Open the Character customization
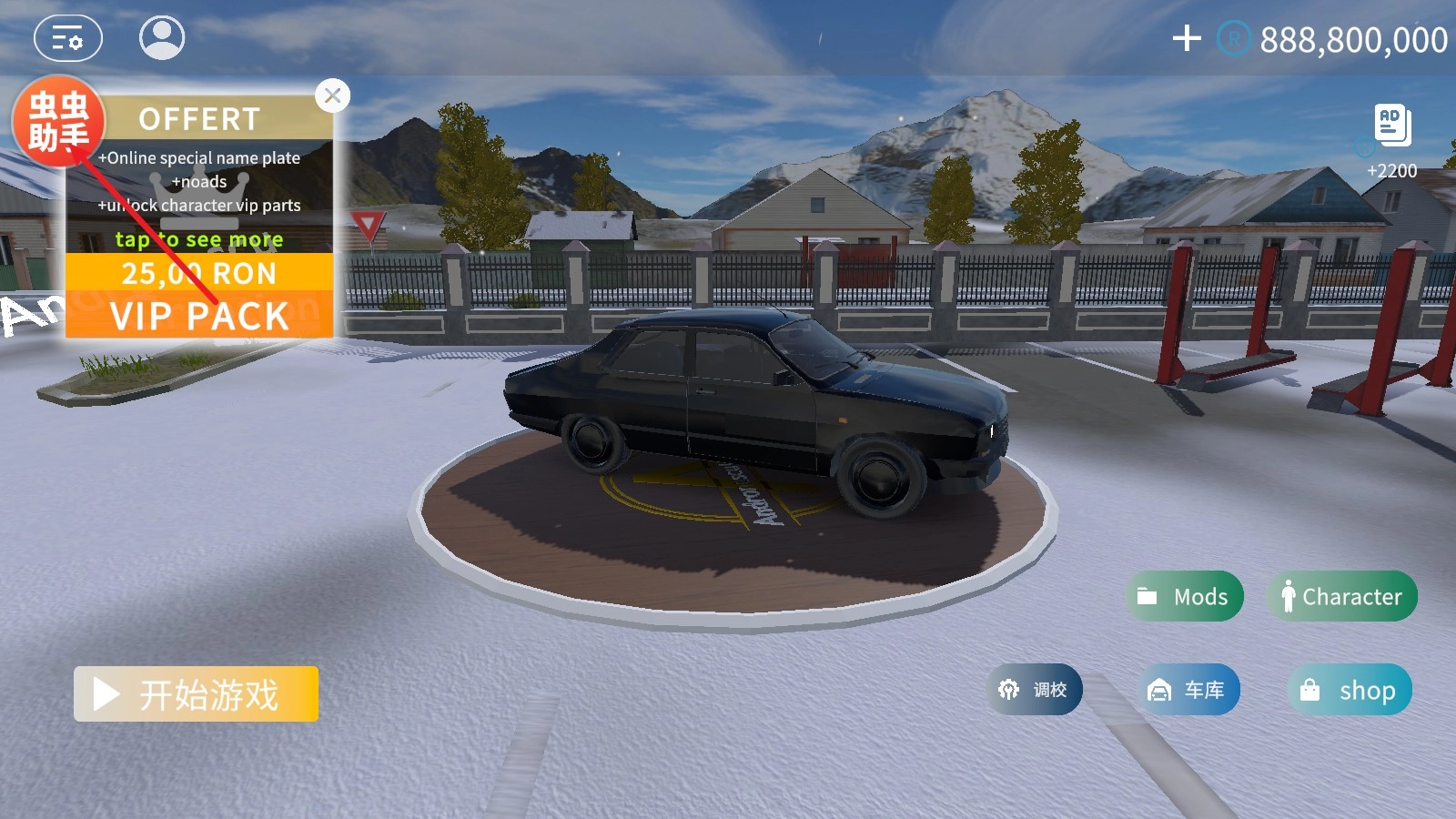The width and height of the screenshot is (1456, 819). coord(1342,597)
